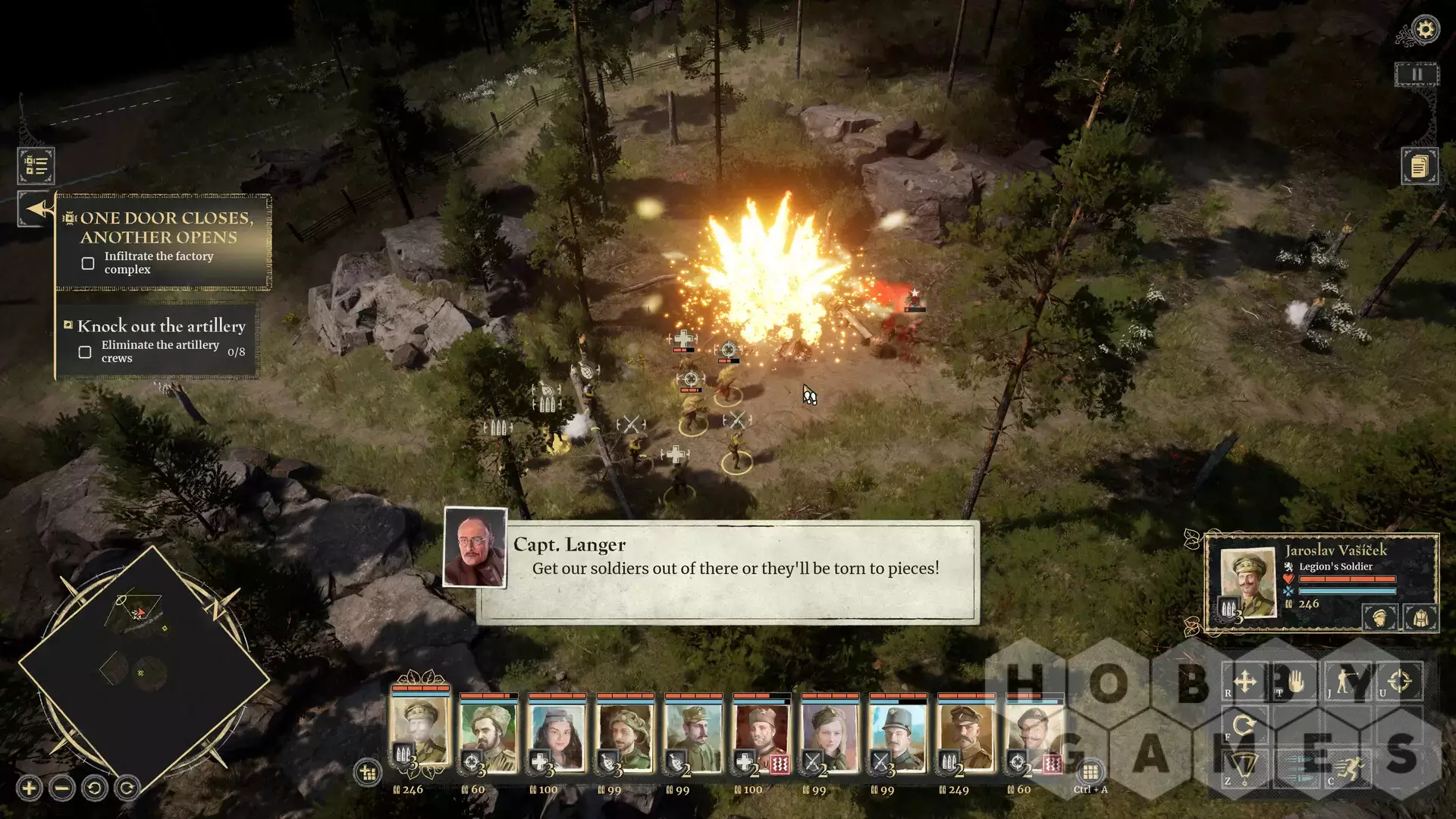This screenshot has width=1456, height=819.
Task: Collapse the objectives panel with the arrow
Action: (x=36, y=209)
